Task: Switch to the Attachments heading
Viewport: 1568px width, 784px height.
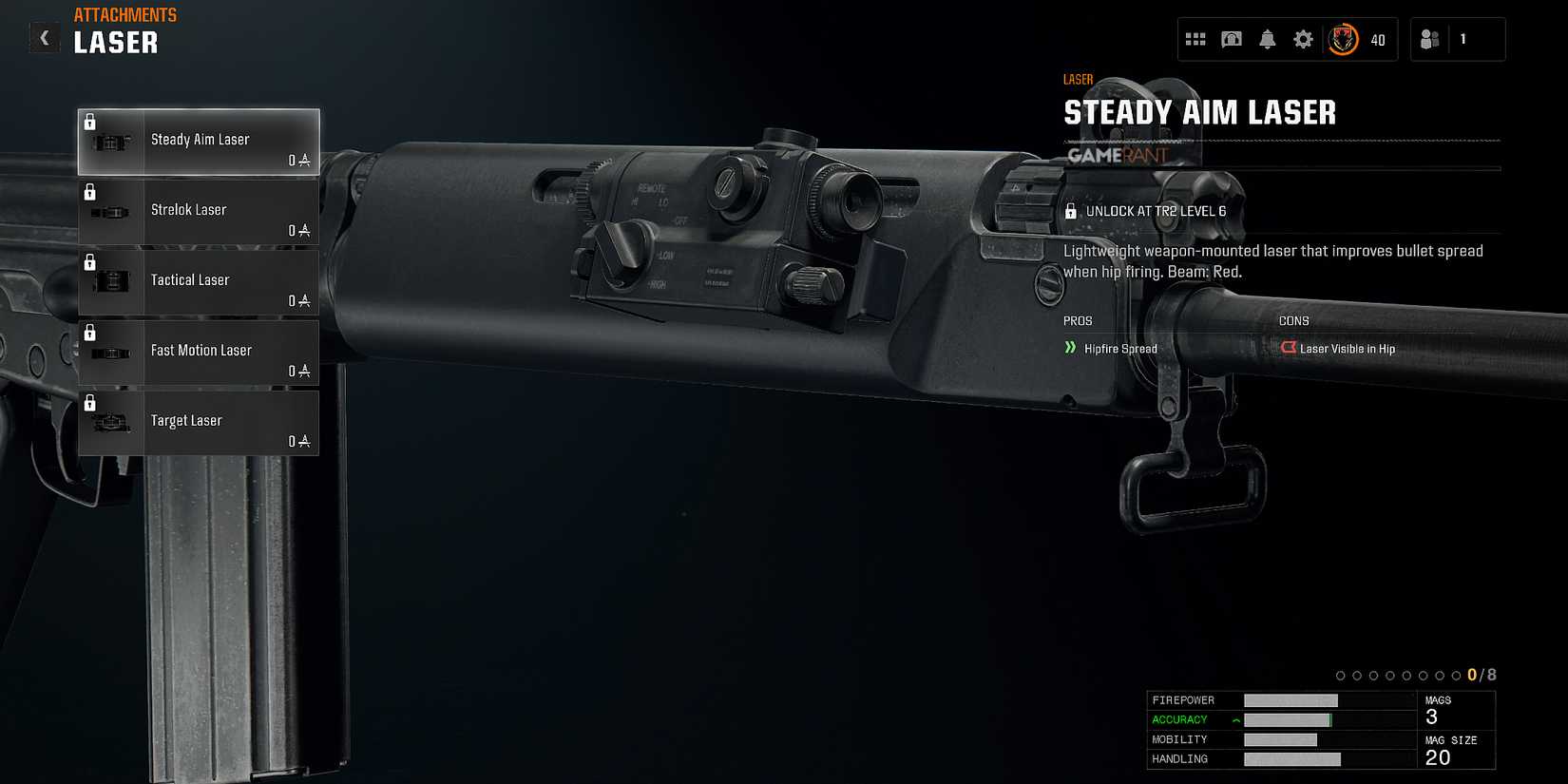Action: (x=124, y=14)
